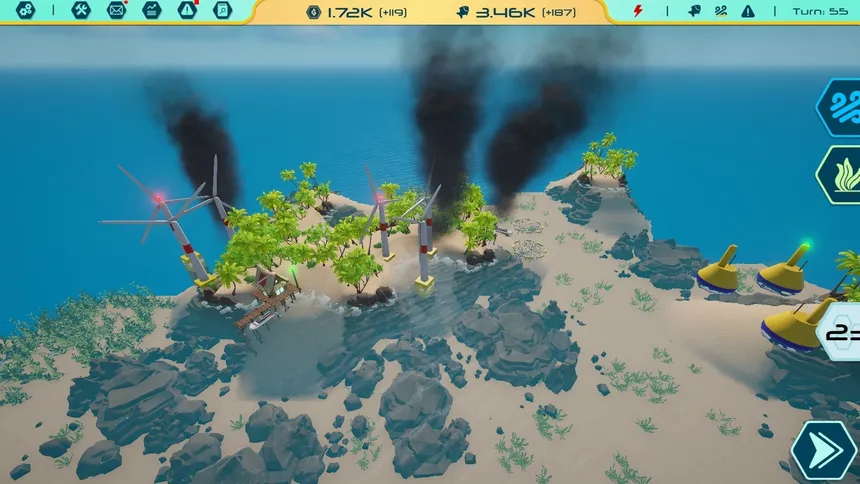Select the seaweed plant hexagon button
860x484 pixels.
(x=840, y=174)
